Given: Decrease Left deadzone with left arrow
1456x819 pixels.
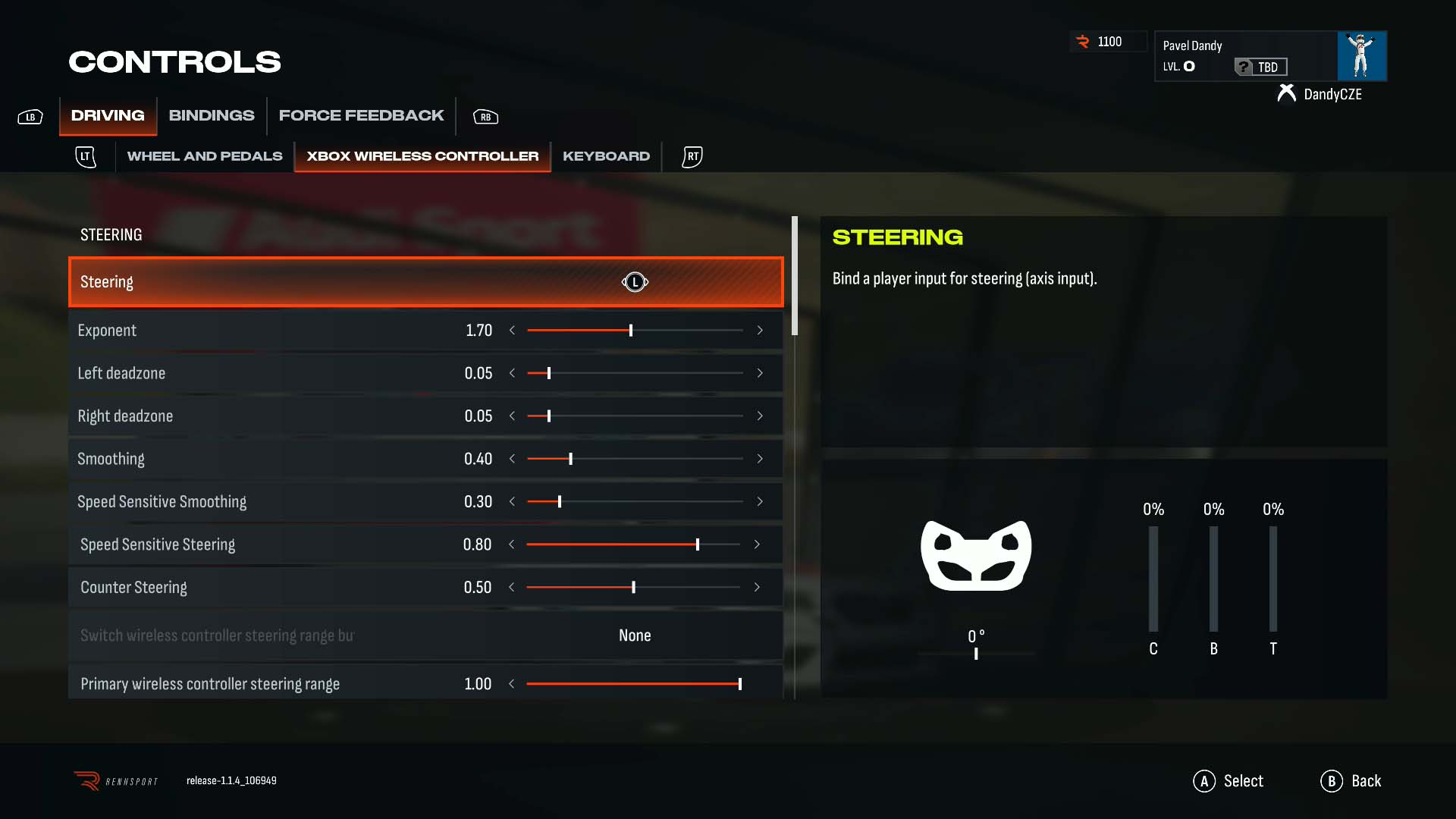Looking at the screenshot, I should 512,373.
